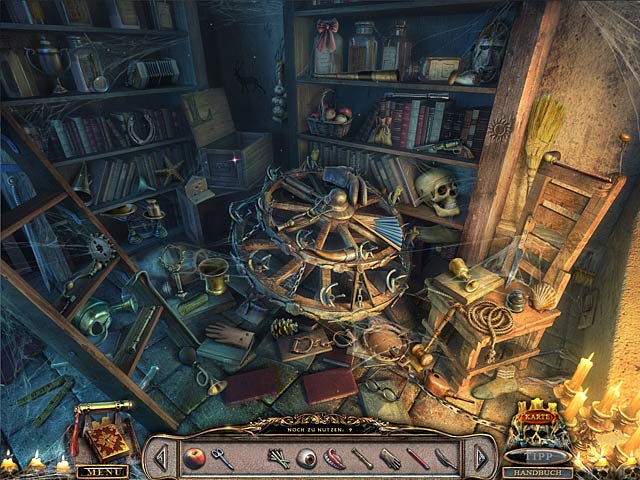Pick the red-handled tool item
The height and width of the screenshot is (480, 640).
418,459
